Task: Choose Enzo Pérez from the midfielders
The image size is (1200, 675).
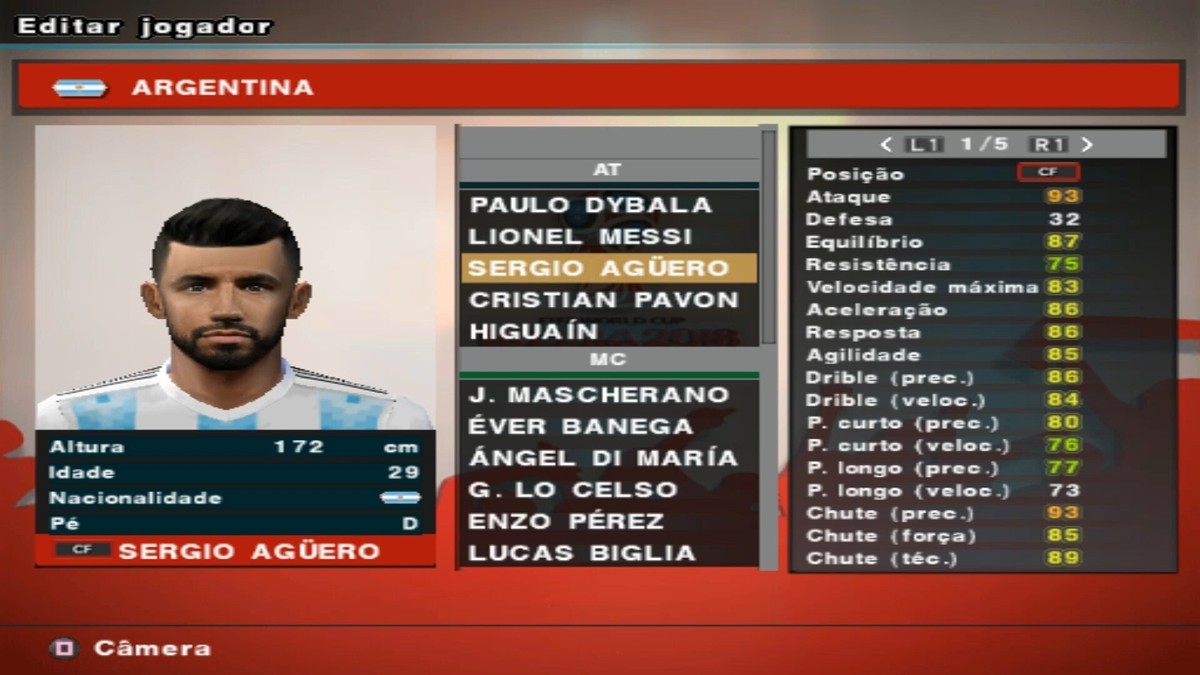Action: [x=566, y=521]
